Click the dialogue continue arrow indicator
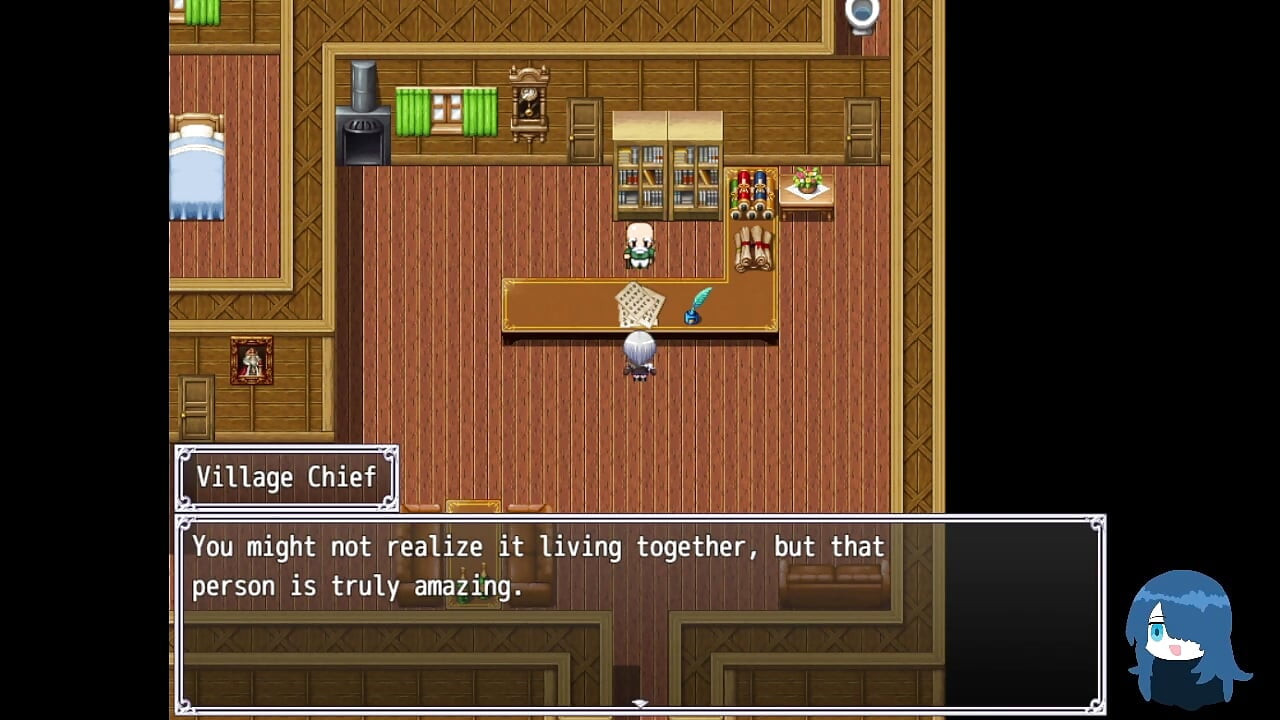This screenshot has width=1280, height=720. coord(640,704)
